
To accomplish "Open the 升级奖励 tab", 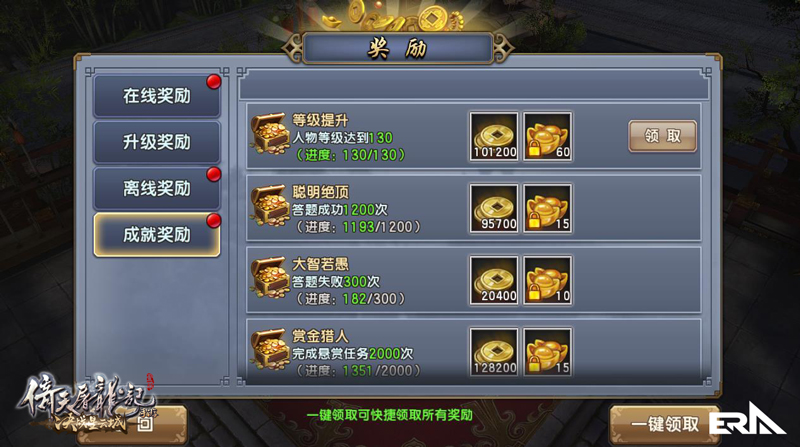I will (x=156, y=143).
